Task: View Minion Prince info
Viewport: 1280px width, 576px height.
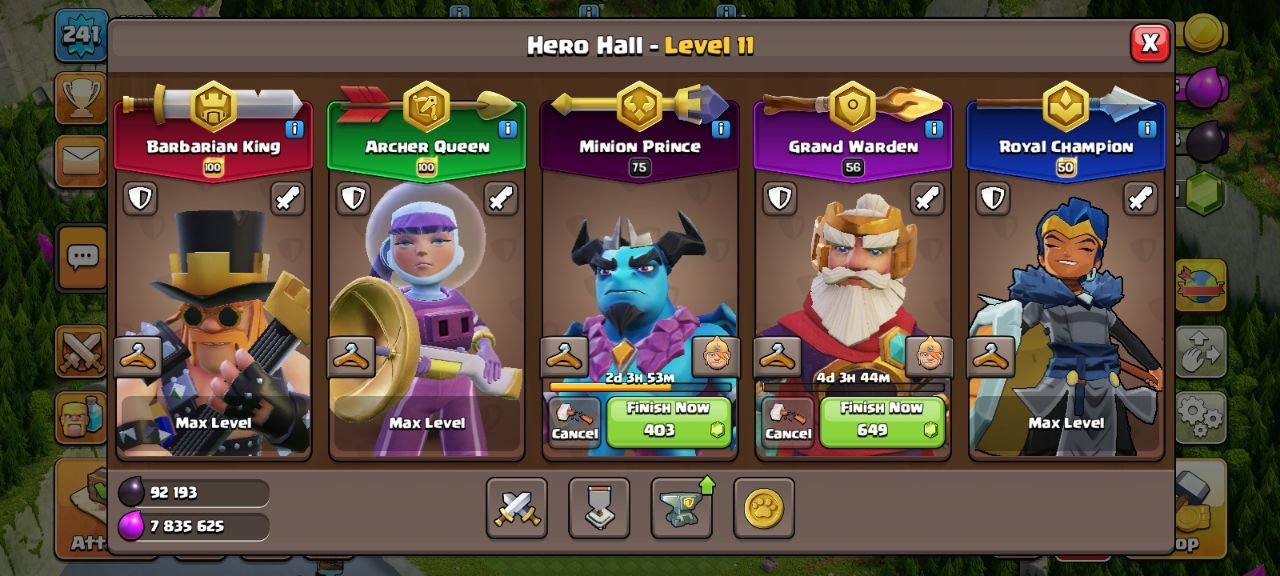Action: point(721,128)
